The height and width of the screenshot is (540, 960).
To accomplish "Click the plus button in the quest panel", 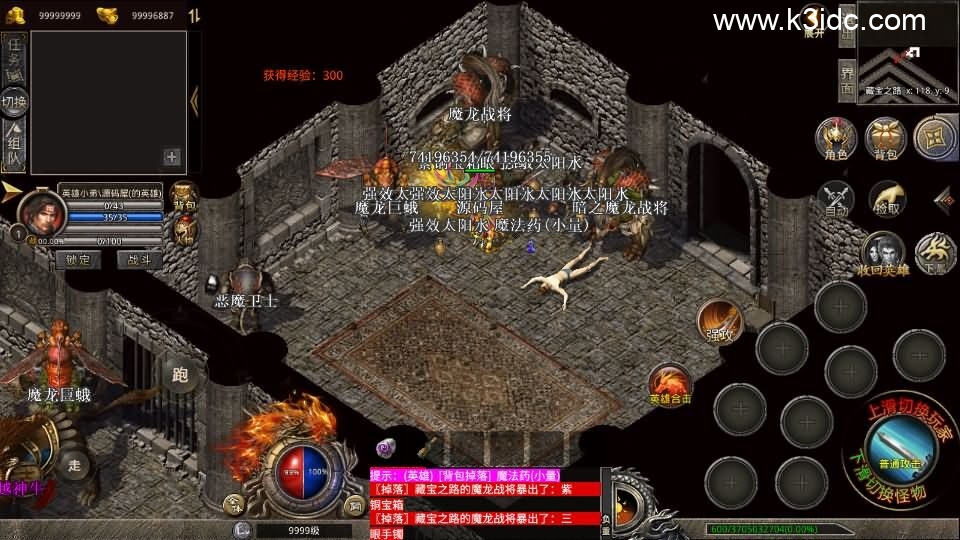I will (x=172, y=156).
